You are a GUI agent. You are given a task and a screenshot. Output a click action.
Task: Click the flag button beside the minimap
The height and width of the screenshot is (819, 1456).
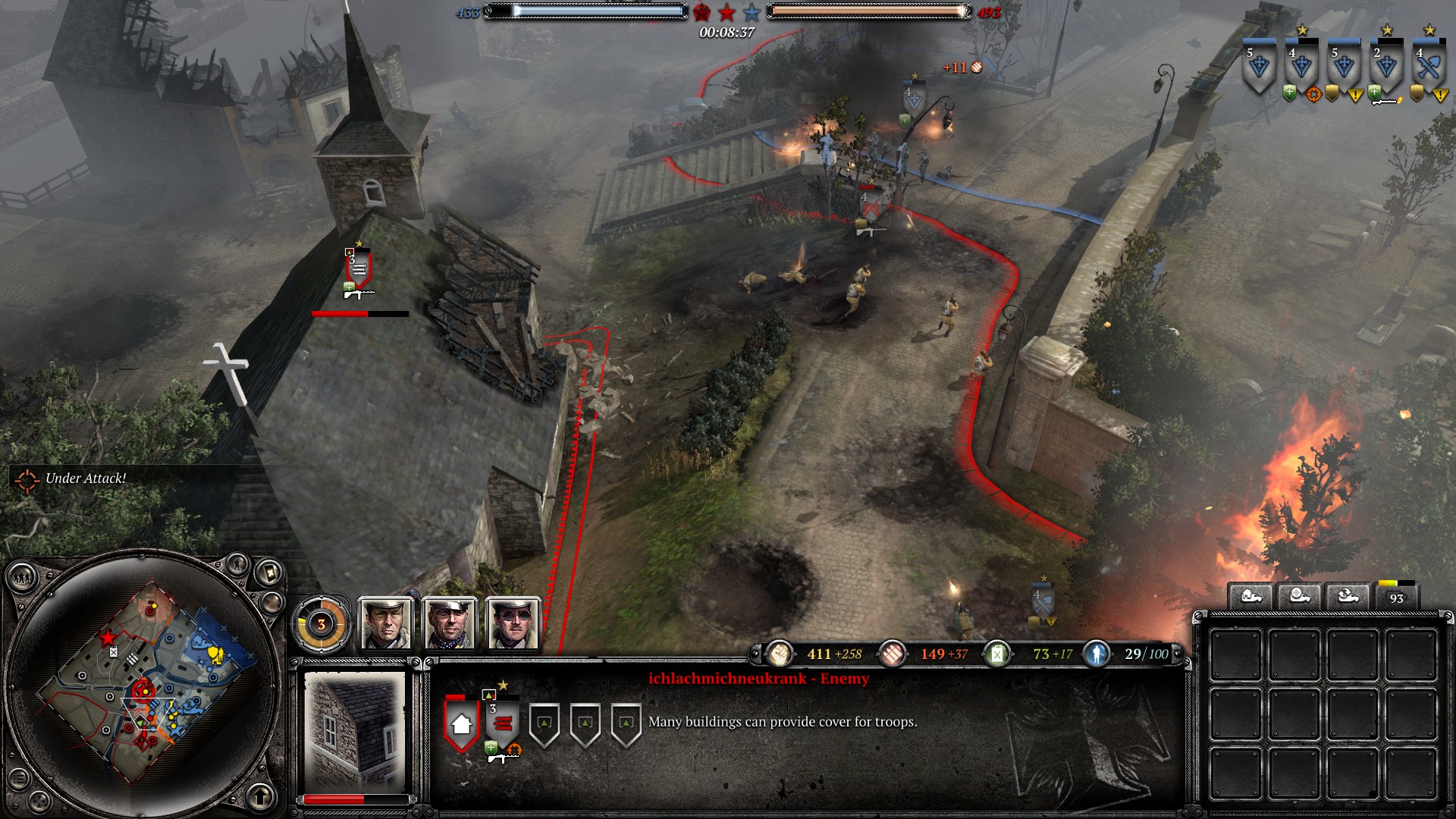[x=269, y=573]
